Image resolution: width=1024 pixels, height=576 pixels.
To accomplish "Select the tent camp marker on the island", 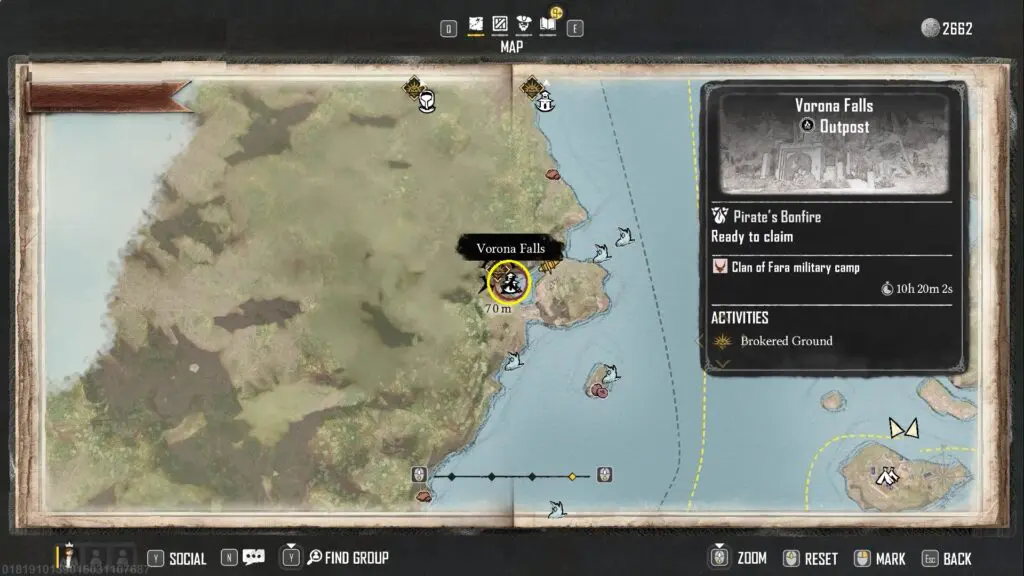I will click(x=885, y=477).
